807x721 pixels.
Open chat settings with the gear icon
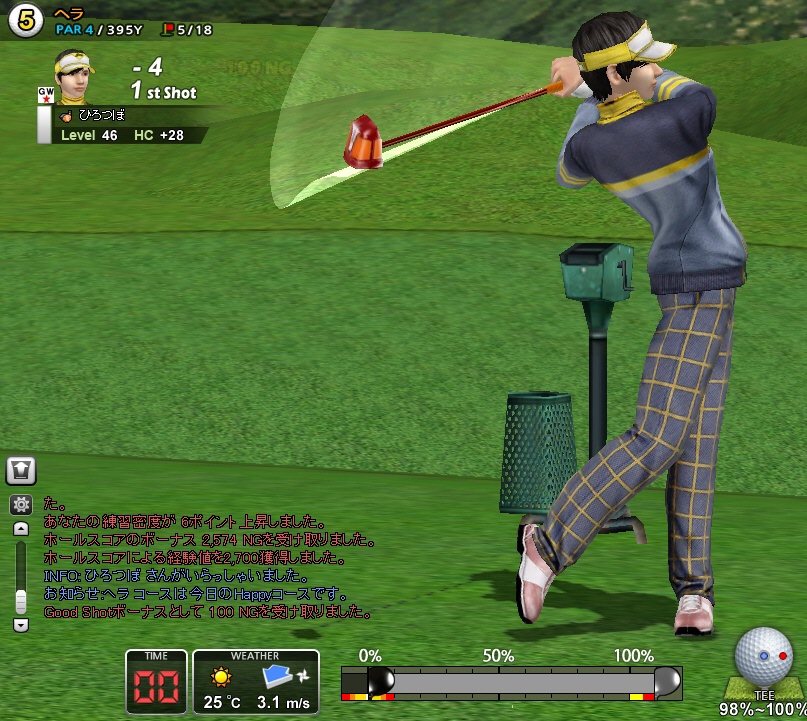point(20,505)
